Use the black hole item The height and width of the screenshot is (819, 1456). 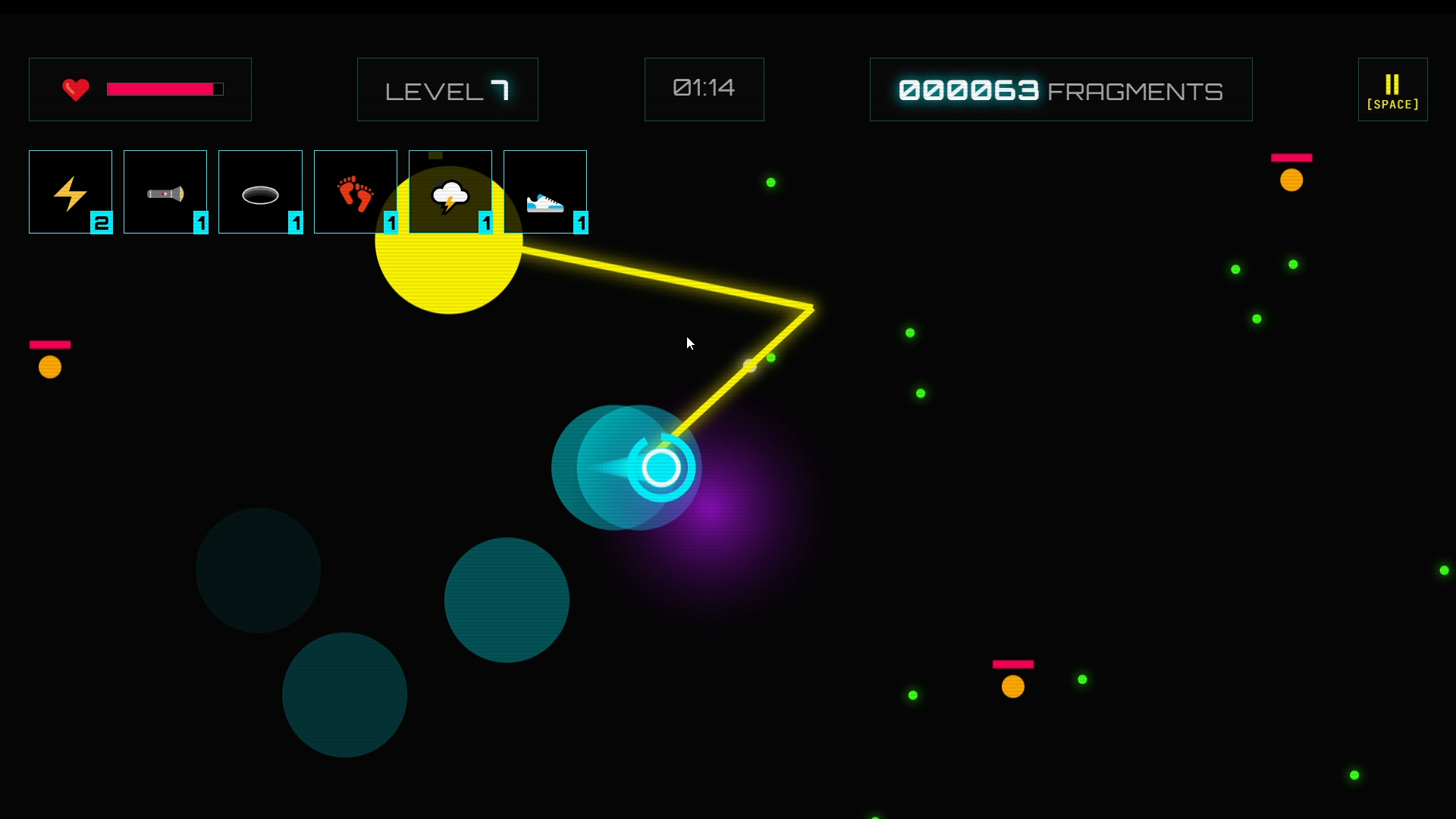tap(260, 192)
